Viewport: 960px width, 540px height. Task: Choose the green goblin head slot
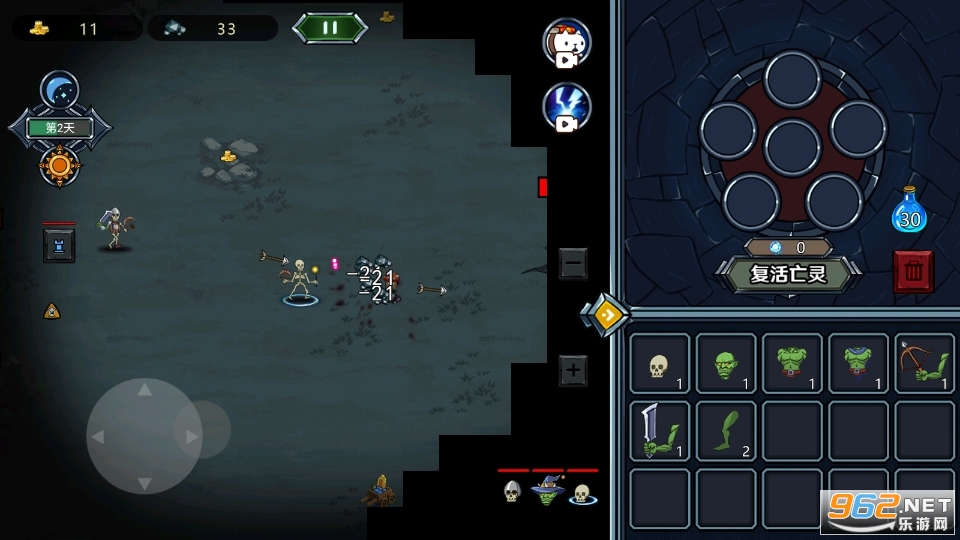[725, 363]
